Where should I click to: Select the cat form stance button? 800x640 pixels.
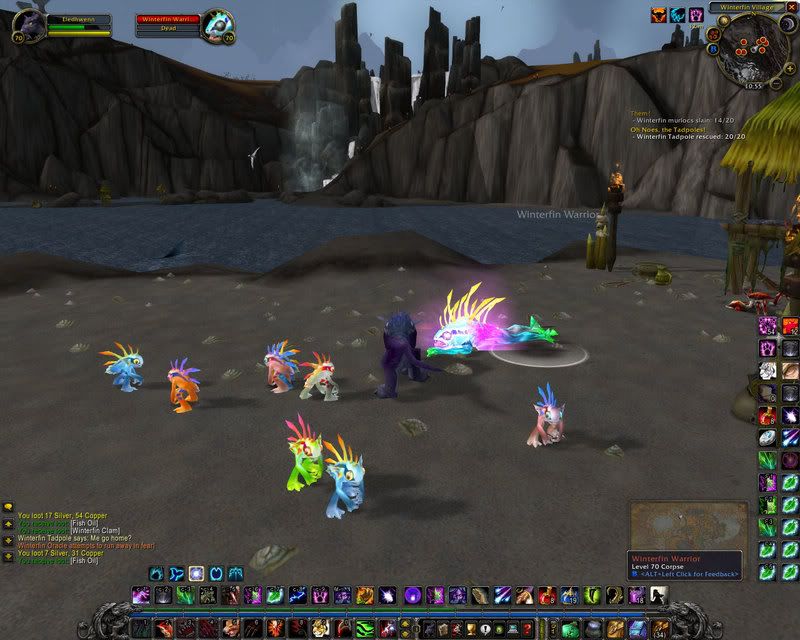tap(196, 573)
